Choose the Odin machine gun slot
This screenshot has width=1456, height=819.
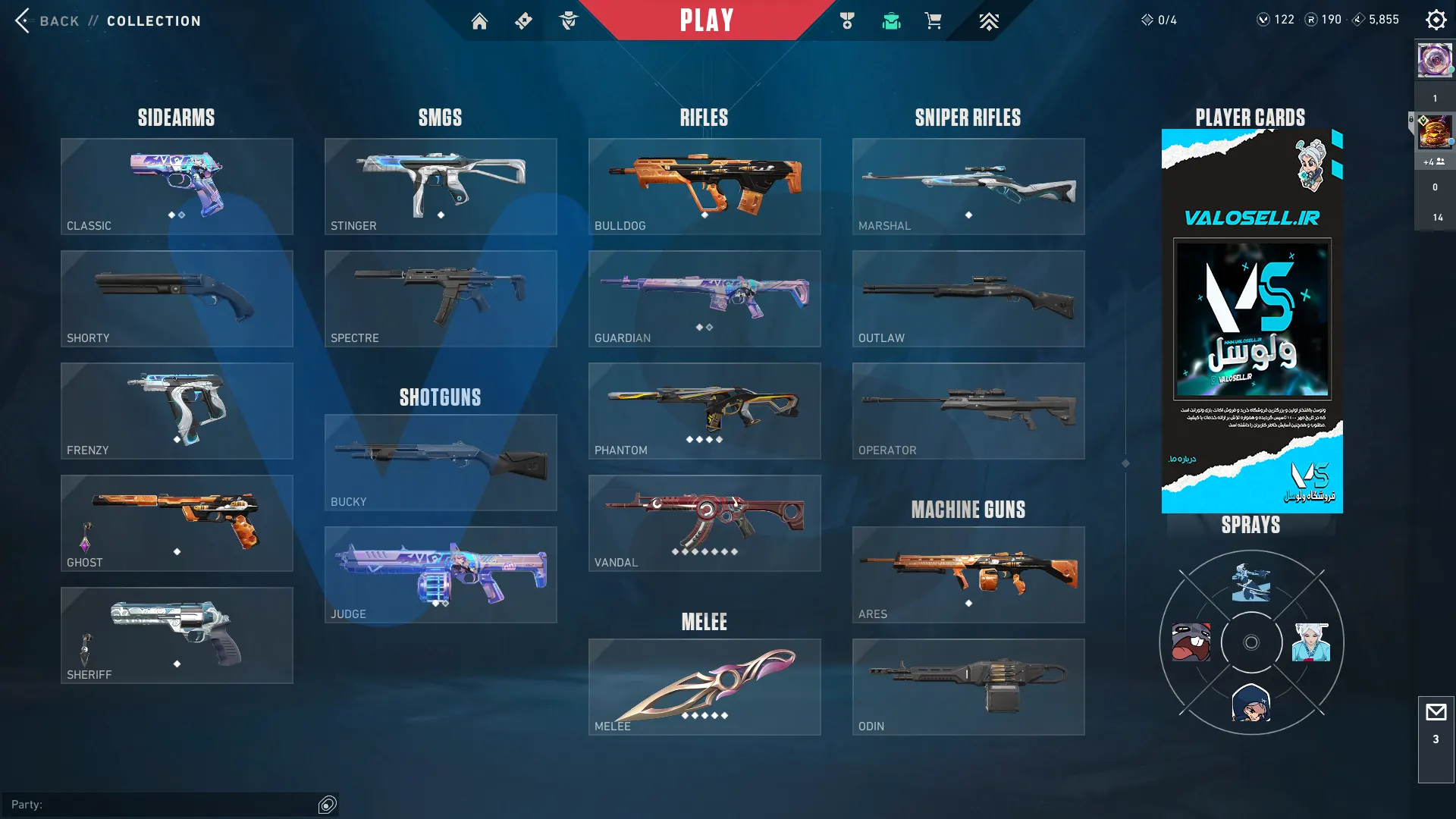pyautogui.click(x=968, y=687)
